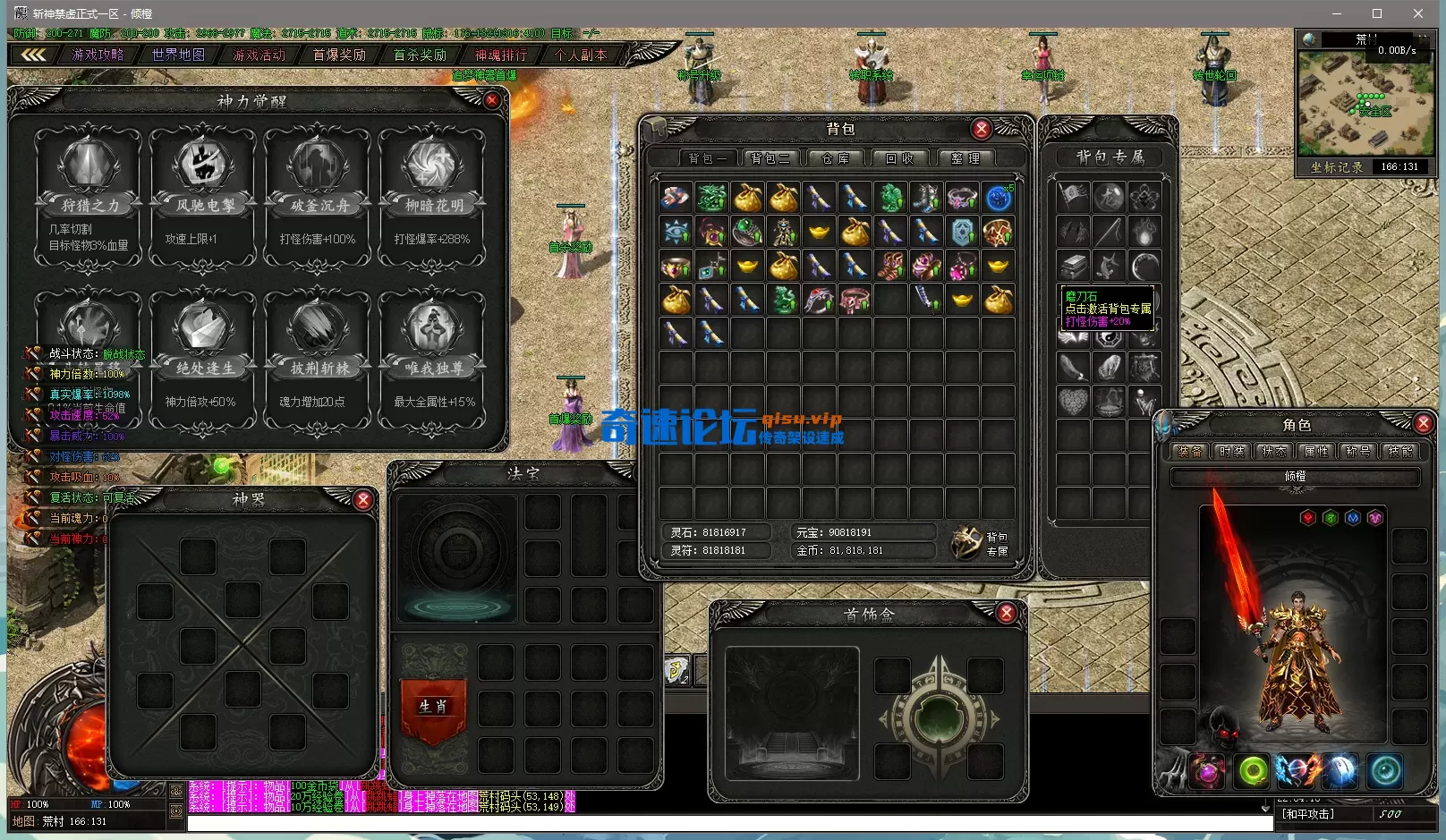Image resolution: width=1446 pixels, height=840 pixels.
Task: Click the HP 100% bar at bottom left
Action: (54, 803)
